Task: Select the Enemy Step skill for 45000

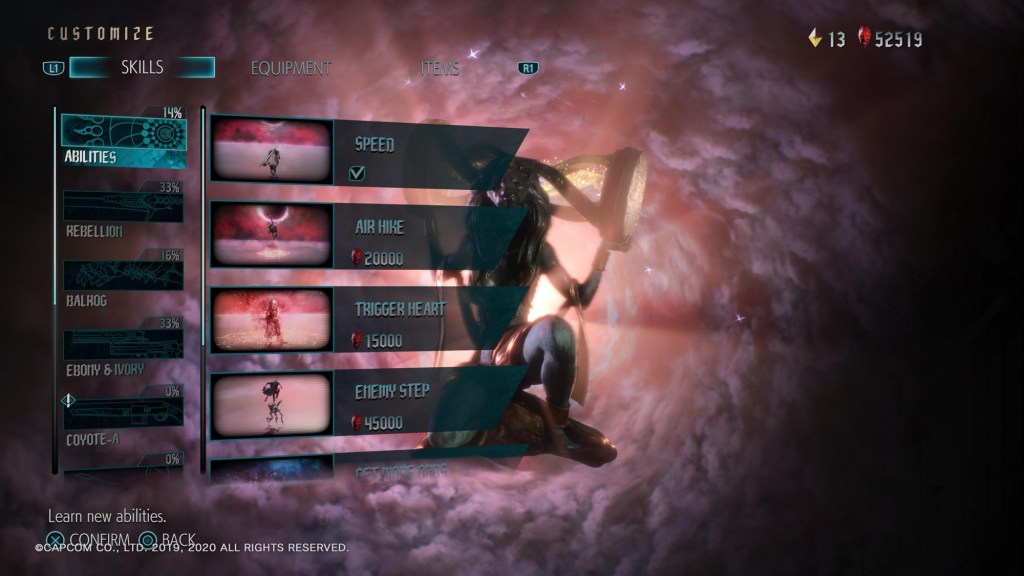Action: tap(430, 404)
